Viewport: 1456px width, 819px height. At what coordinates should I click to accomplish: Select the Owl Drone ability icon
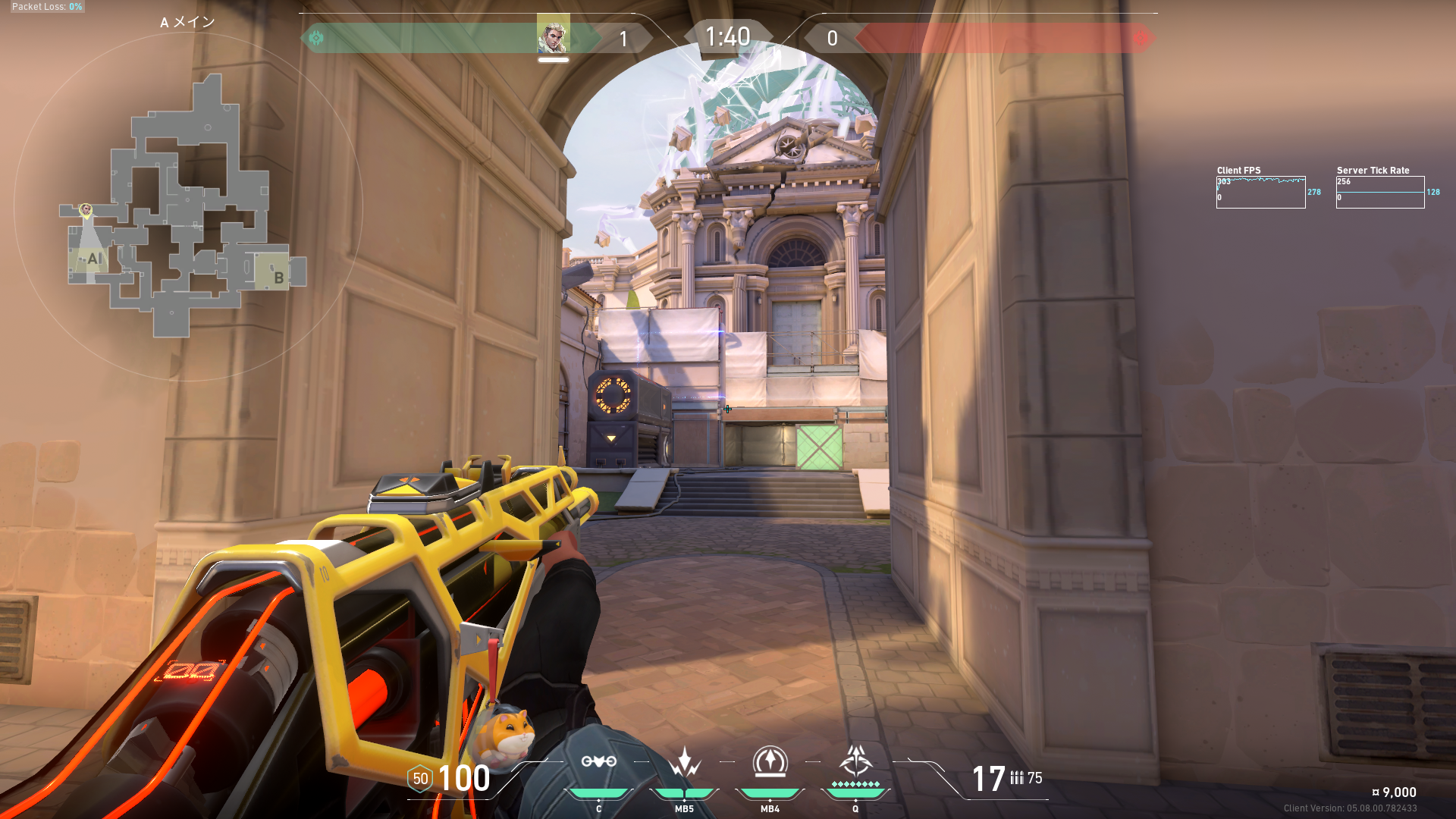click(x=598, y=761)
